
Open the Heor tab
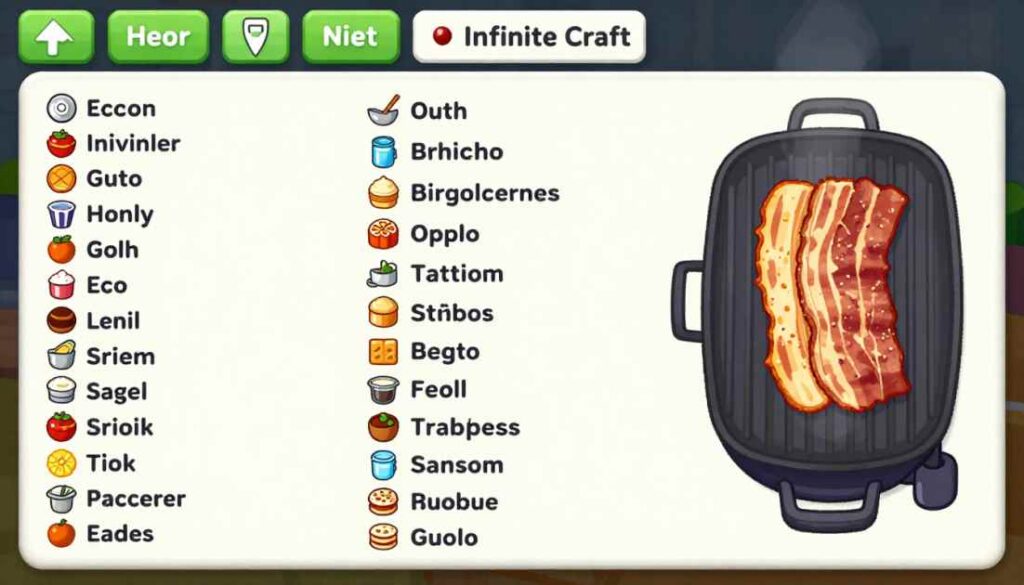coord(158,38)
